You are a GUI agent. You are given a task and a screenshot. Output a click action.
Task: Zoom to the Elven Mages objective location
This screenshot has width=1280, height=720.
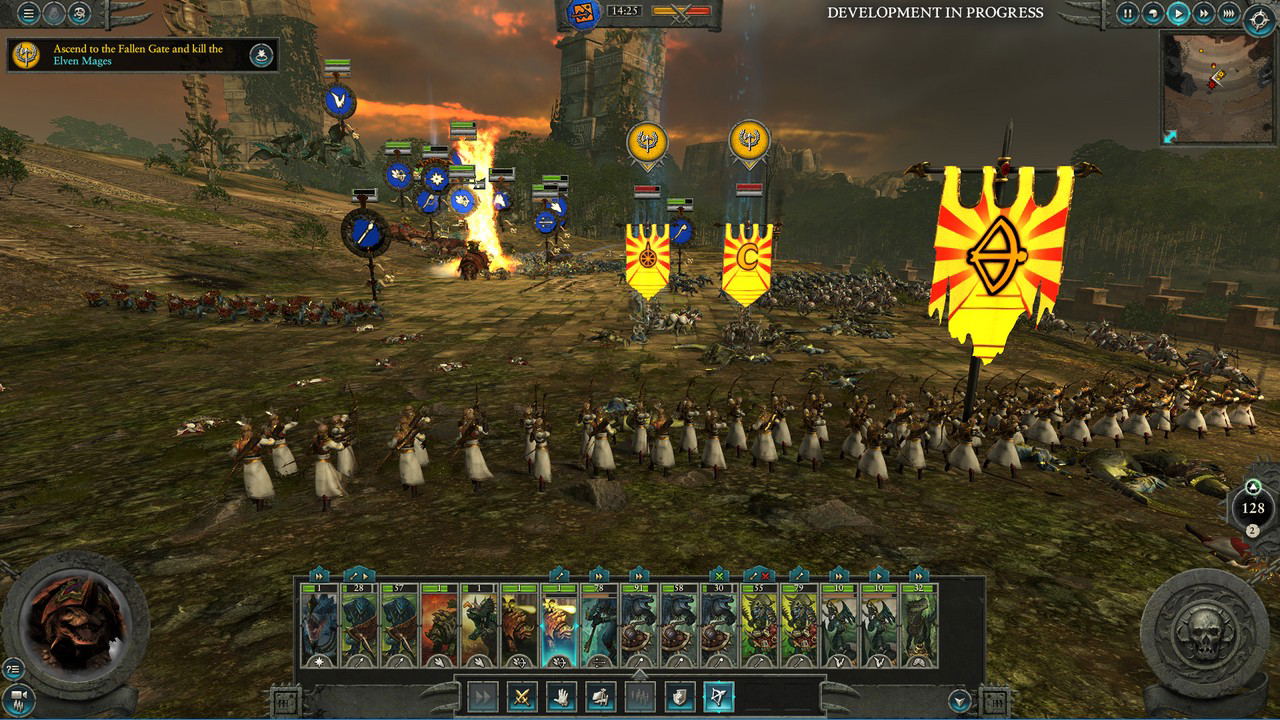[x=261, y=55]
